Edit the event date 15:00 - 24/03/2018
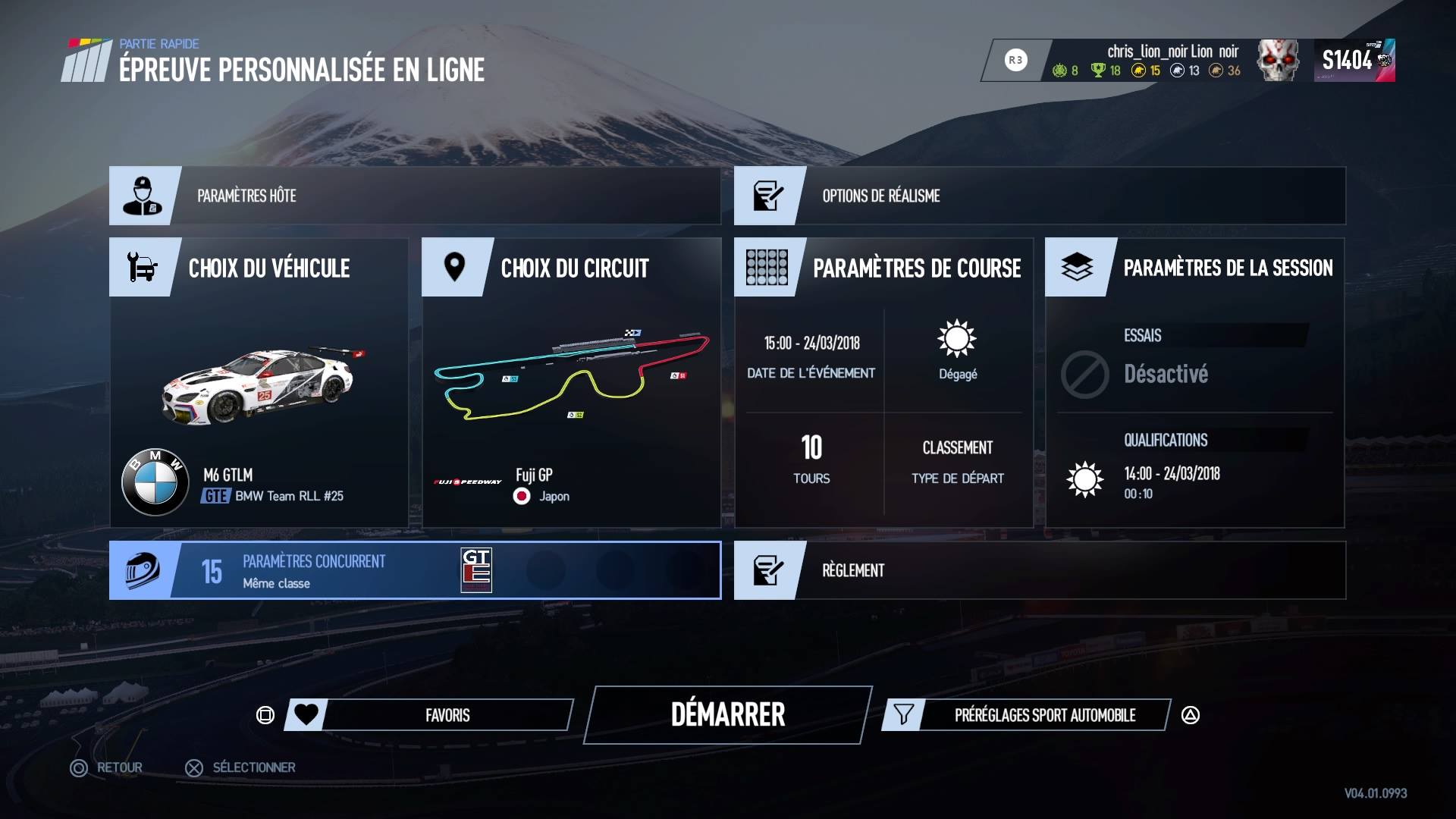Screen dimensions: 1456x819 click(x=811, y=355)
